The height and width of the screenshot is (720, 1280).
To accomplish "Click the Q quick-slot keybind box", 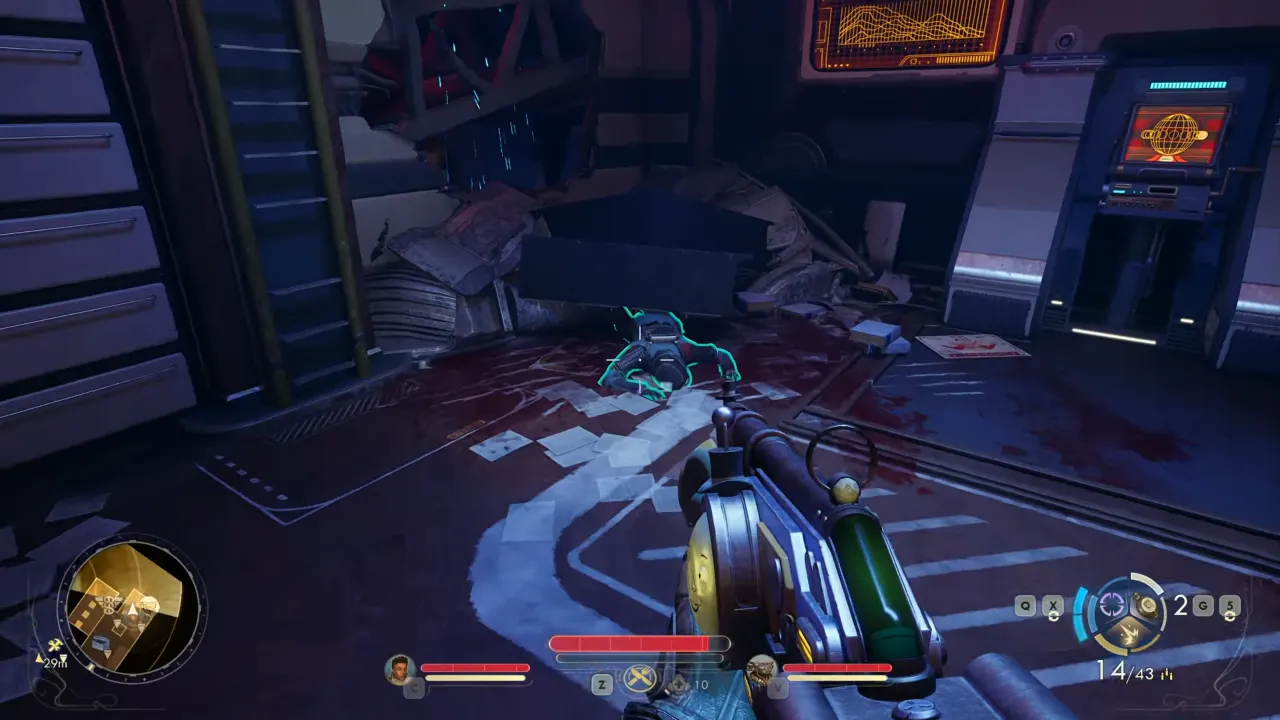I will click(1024, 604).
